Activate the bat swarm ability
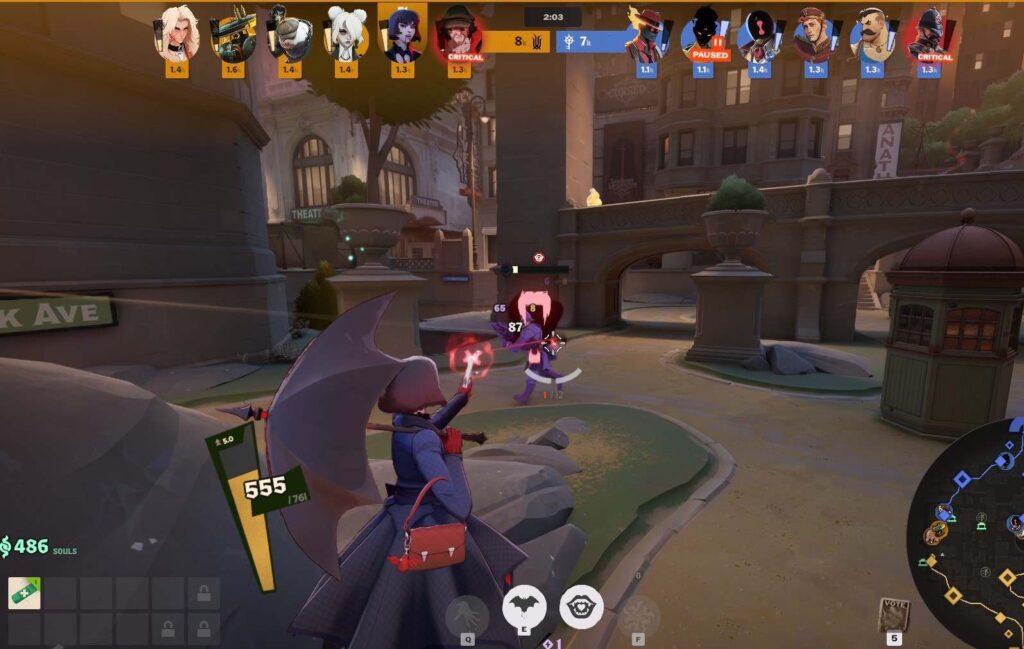Viewport: 1024px width, 649px height. (x=523, y=607)
